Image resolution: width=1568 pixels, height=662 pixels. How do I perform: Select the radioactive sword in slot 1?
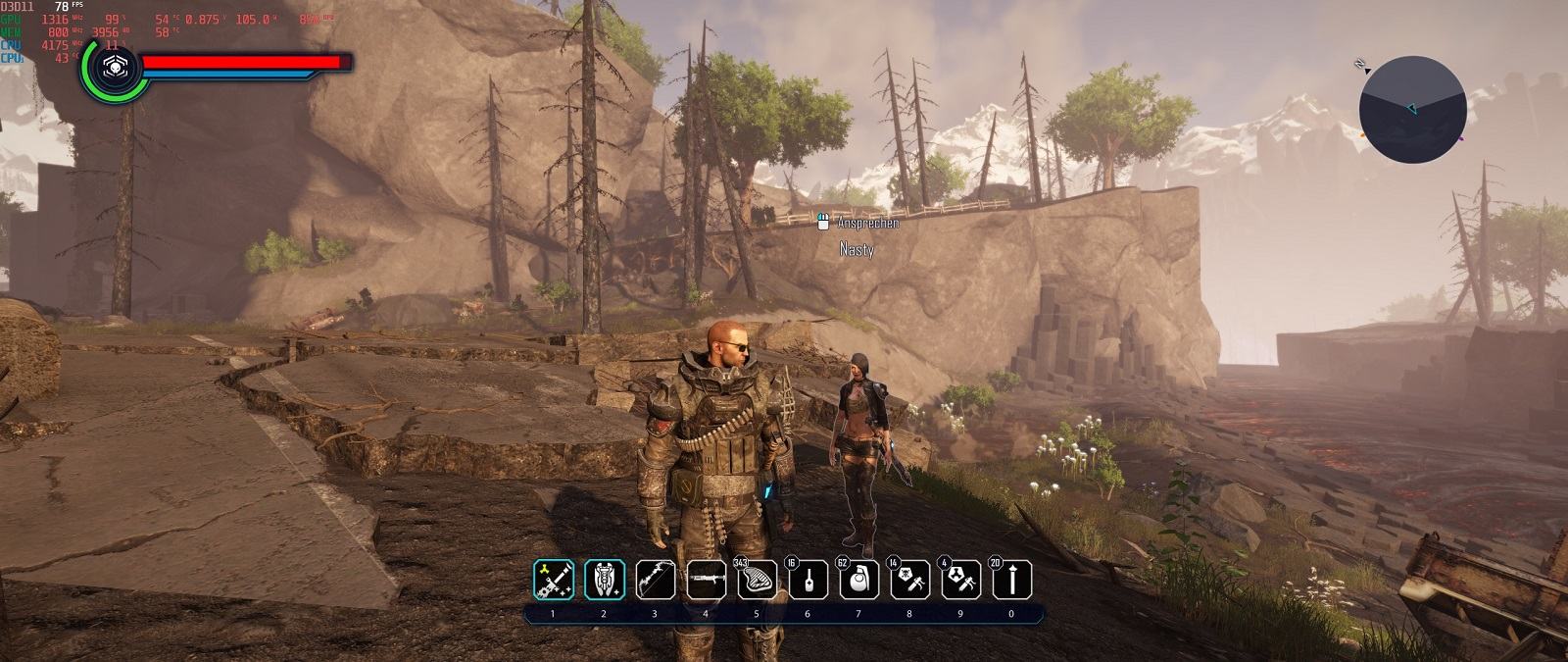(x=553, y=580)
